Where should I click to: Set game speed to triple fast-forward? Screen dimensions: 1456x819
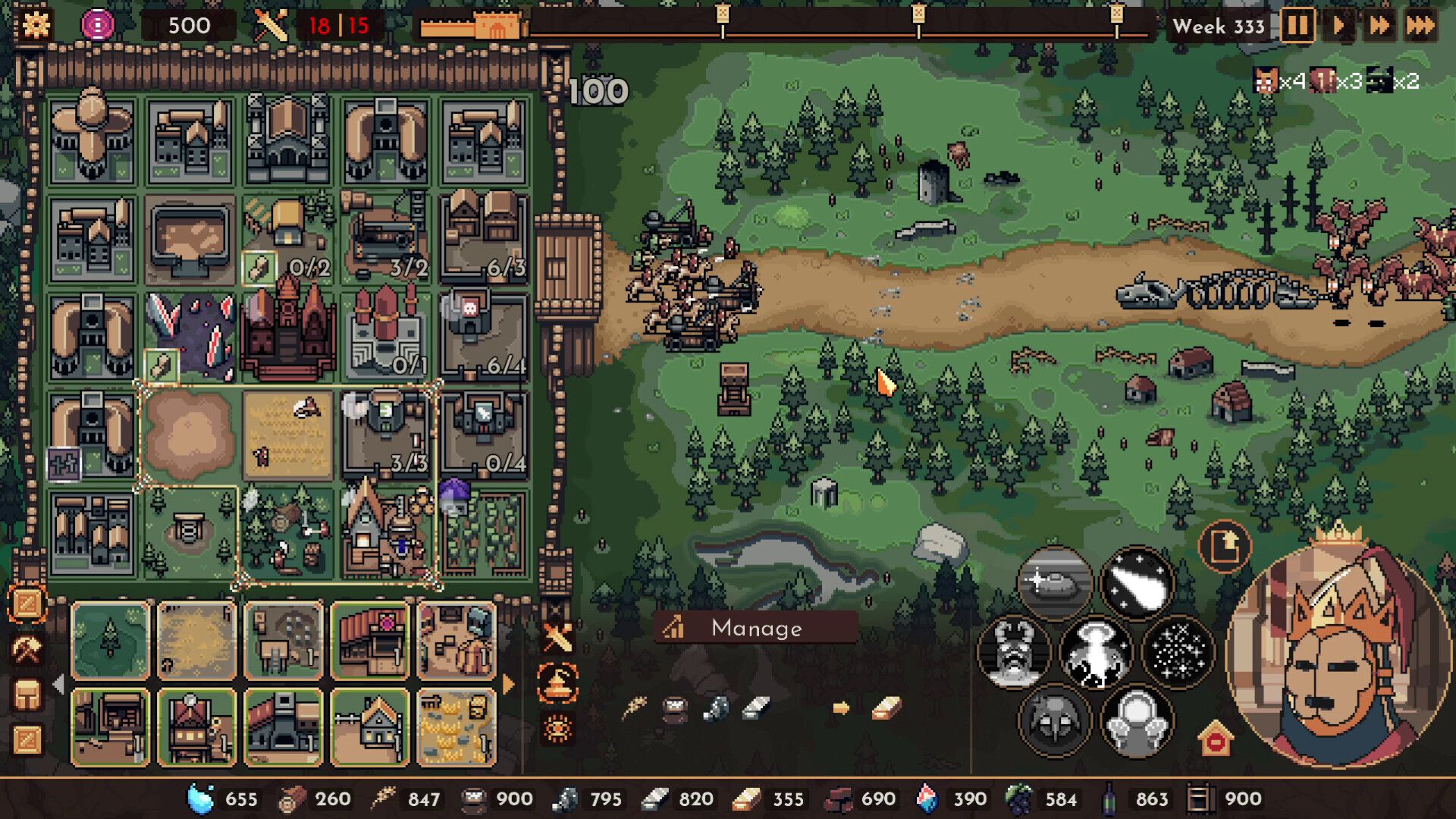pyautogui.click(x=1420, y=26)
